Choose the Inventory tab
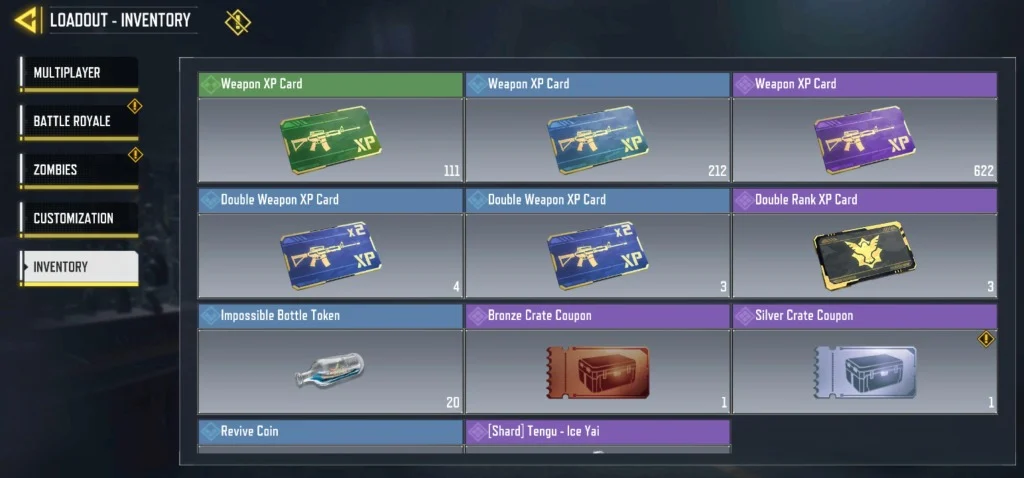The image size is (1024, 478). click(x=78, y=267)
